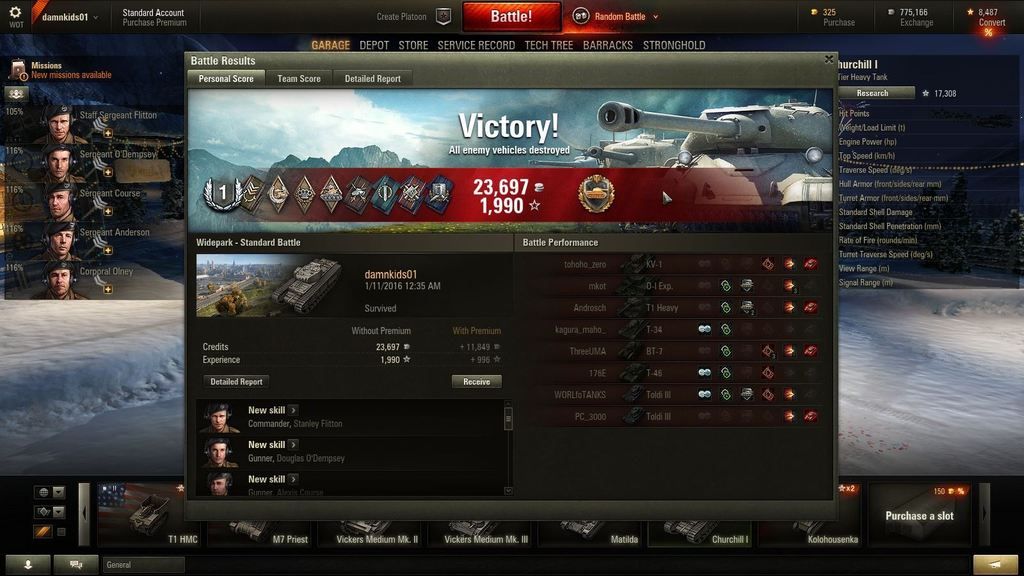
Task: Switch to the Team Score tab
Action: point(299,78)
